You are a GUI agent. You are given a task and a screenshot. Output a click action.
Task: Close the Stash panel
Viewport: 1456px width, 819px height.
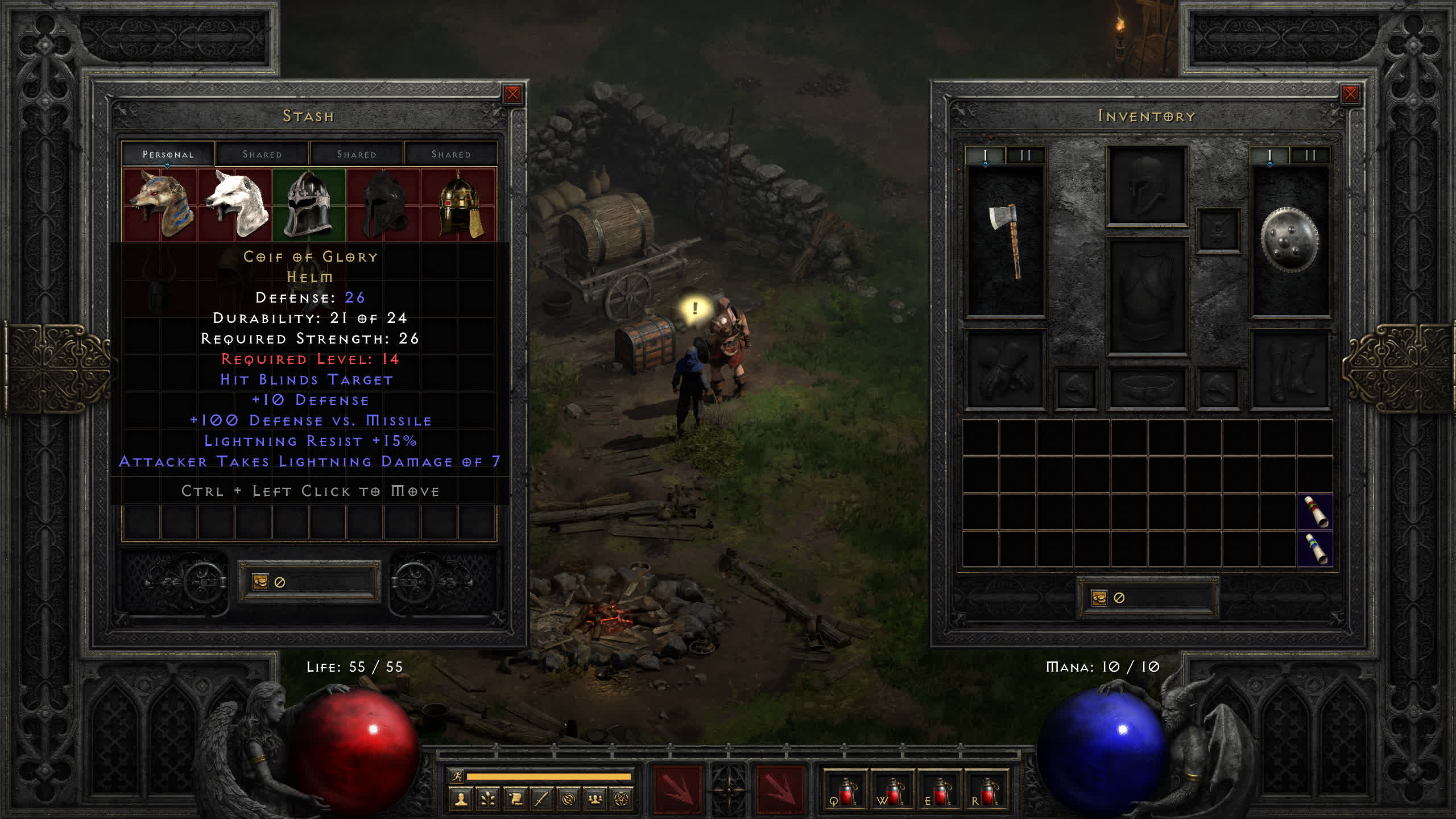pyautogui.click(x=512, y=94)
